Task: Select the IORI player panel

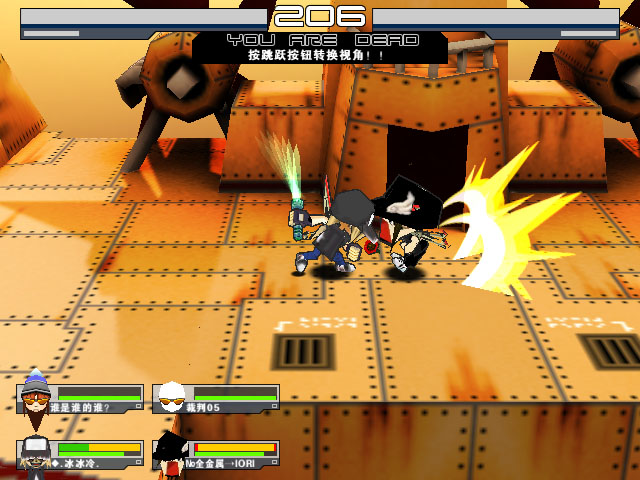Action: (x=217, y=455)
